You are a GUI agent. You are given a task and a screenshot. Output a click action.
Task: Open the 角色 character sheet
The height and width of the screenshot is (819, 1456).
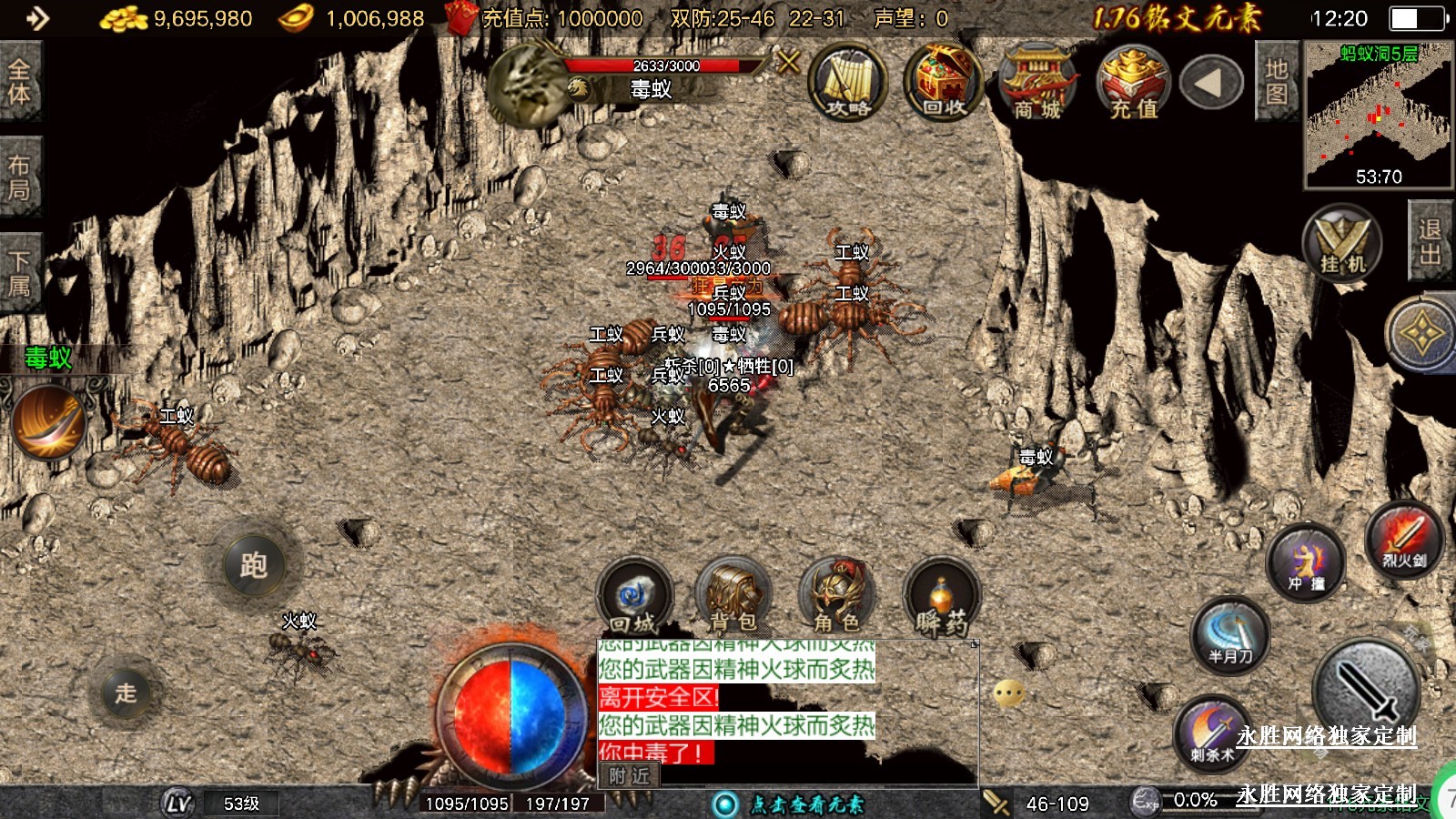coord(836,598)
